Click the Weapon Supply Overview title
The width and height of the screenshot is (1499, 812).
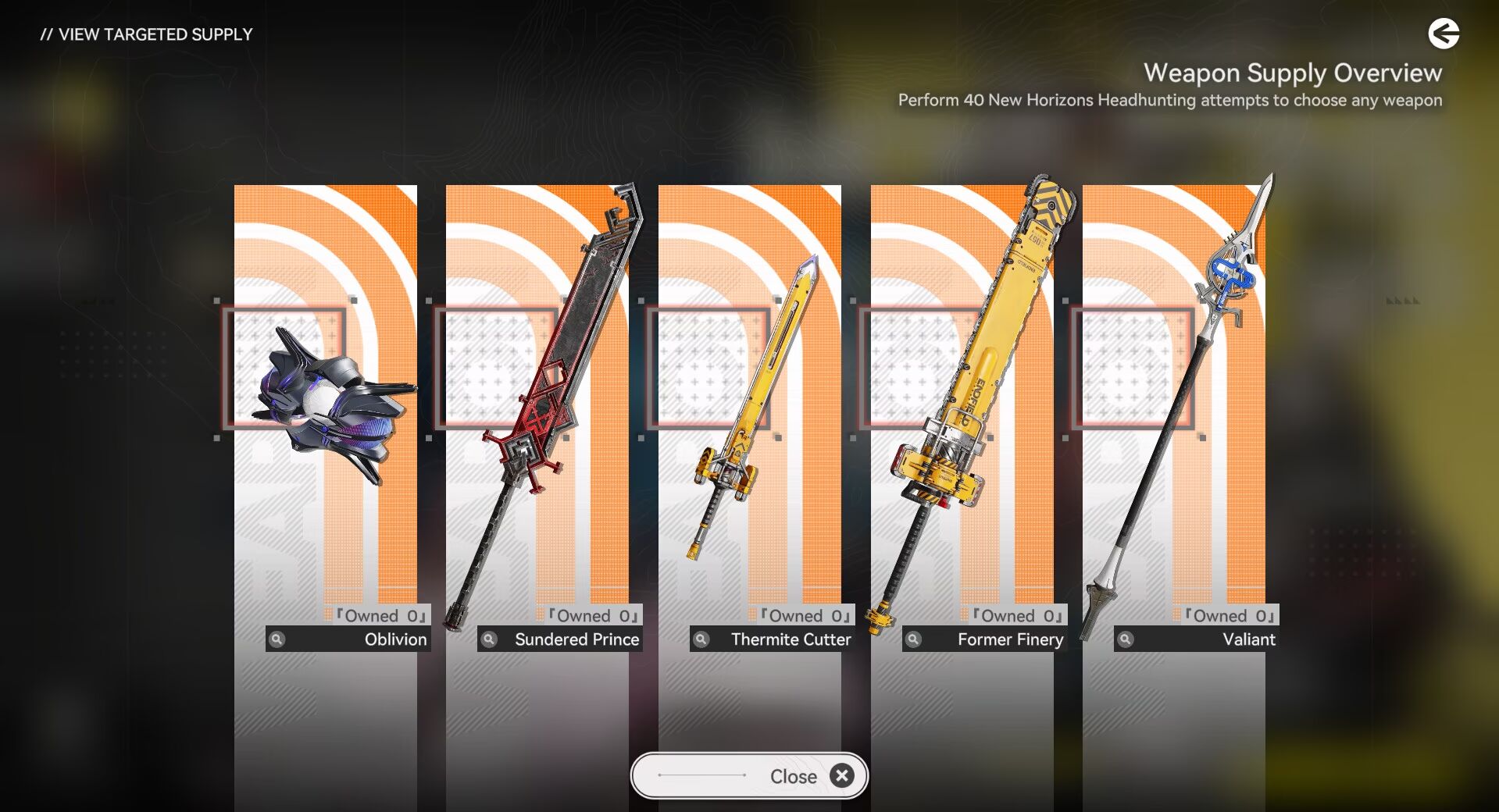tap(1293, 73)
